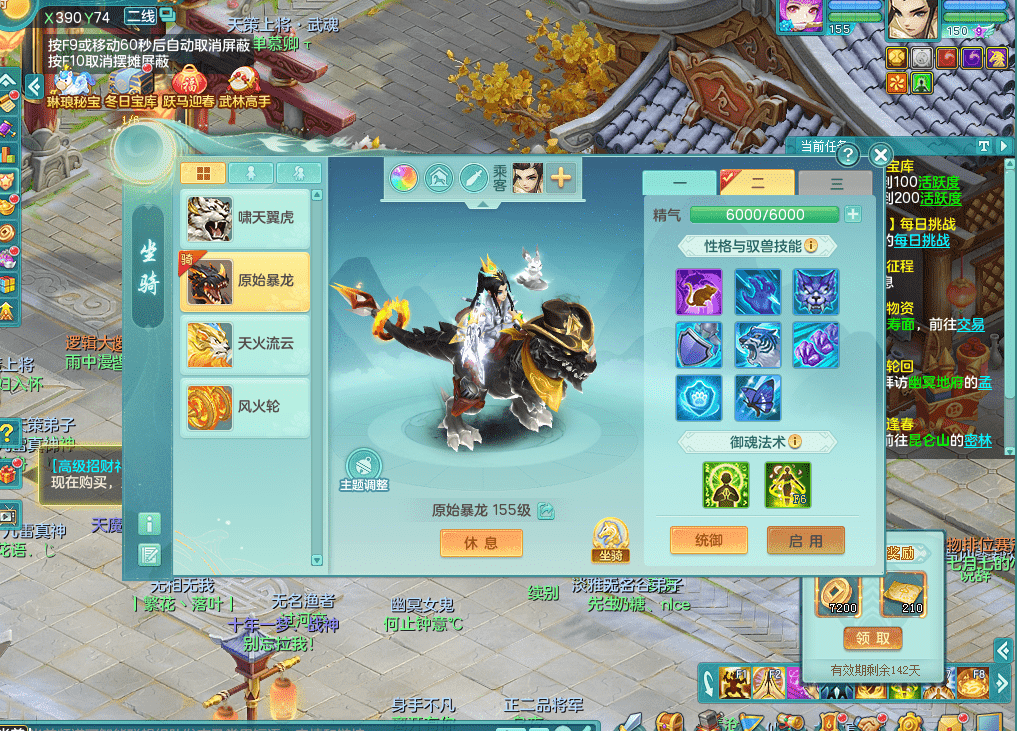Image resolution: width=1017 pixels, height=731 pixels.
Task: Open the 琳琅秘宝 event
Action: pyautogui.click(x=73, y=87)
